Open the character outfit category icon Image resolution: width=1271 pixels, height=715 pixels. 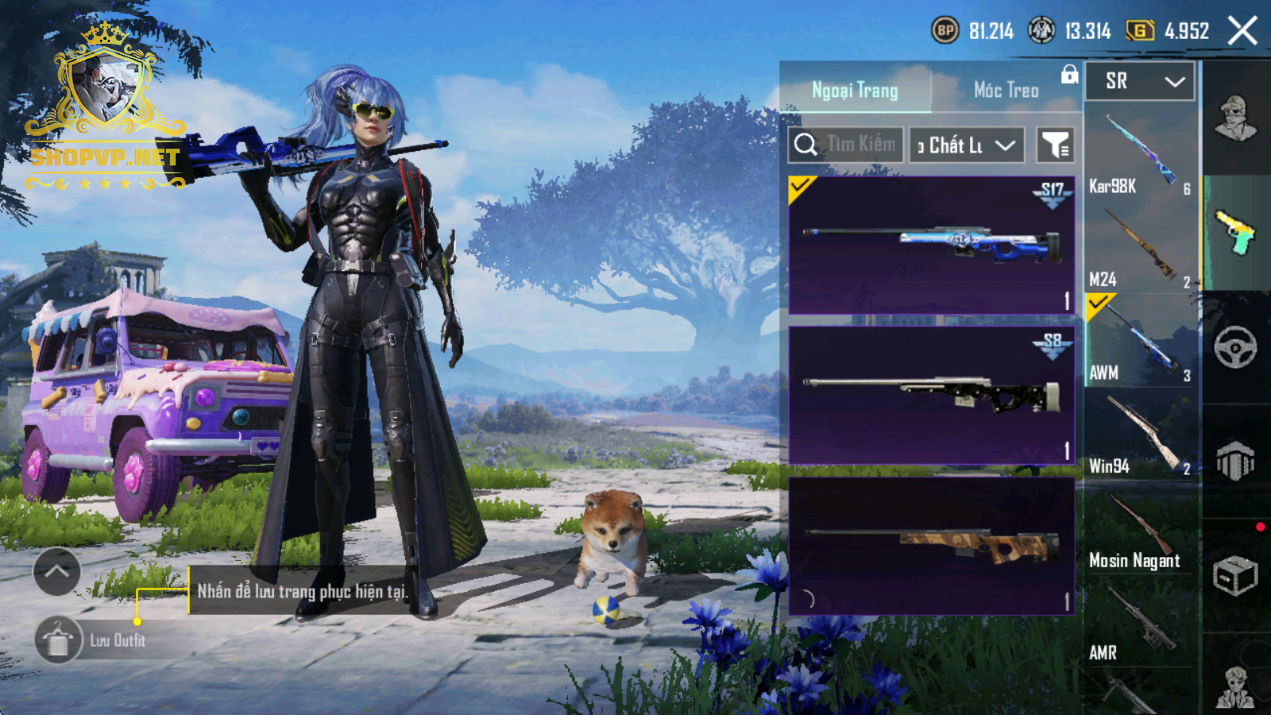(1236, 119)
